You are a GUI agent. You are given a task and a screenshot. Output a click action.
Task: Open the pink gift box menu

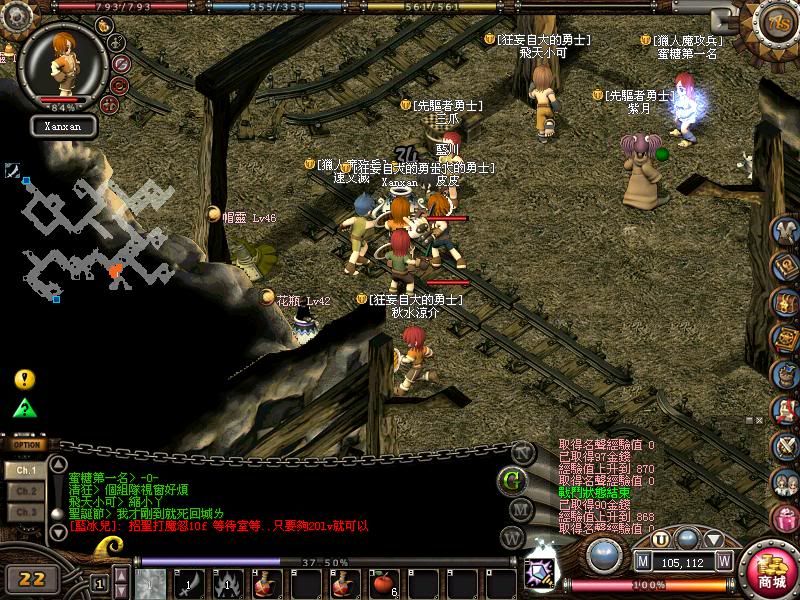click(785, 518)
